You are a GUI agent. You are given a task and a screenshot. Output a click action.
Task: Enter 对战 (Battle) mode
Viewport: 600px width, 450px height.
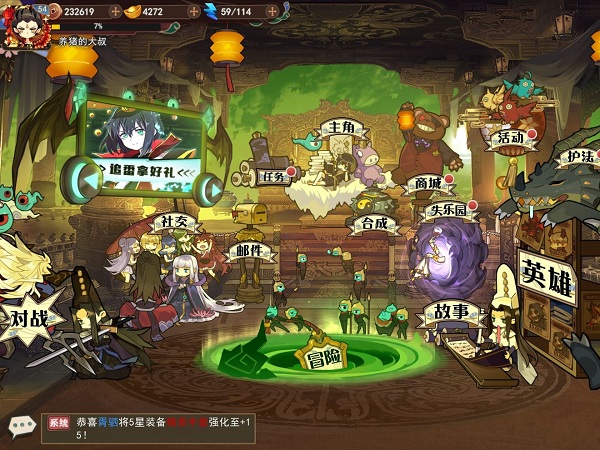pyautogui.click(x=30, y=319)
